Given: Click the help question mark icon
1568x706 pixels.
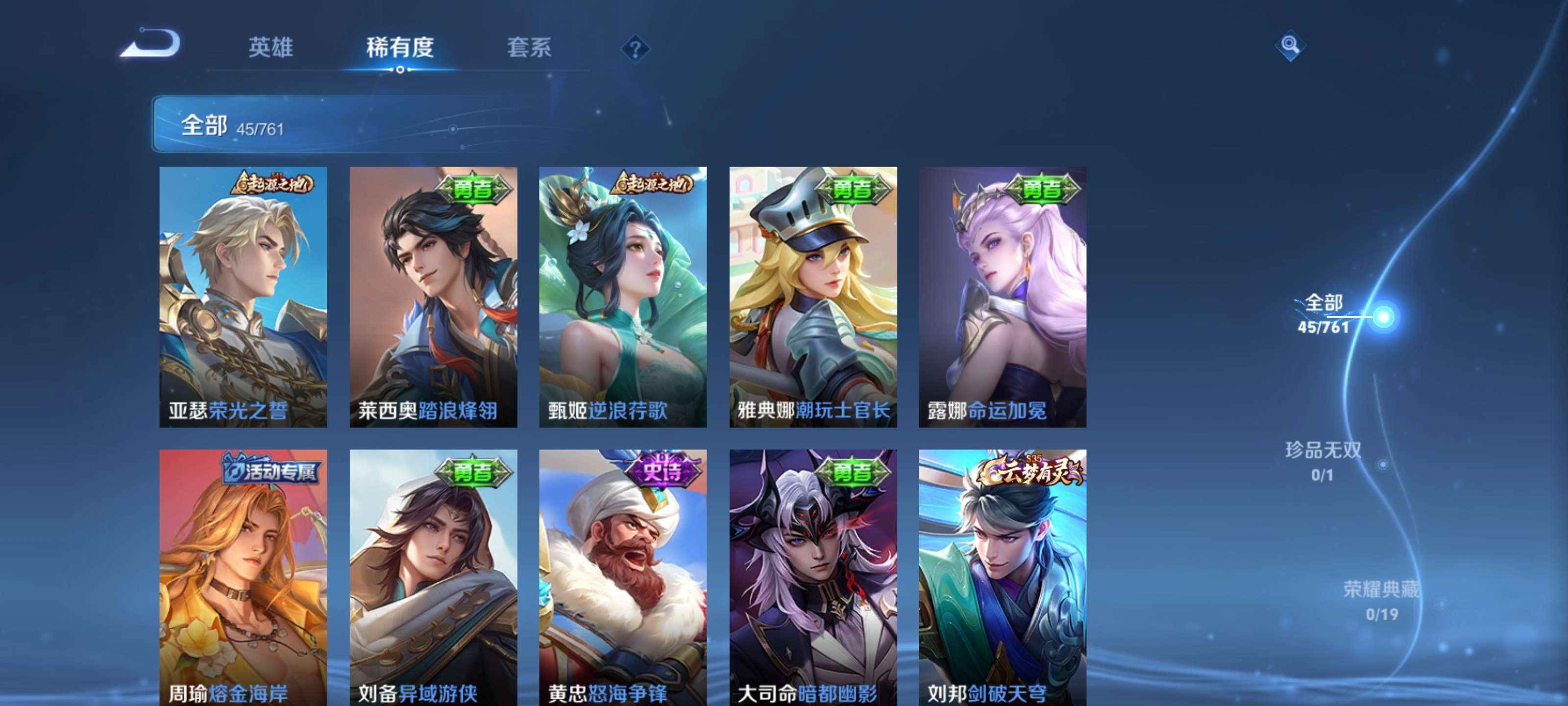Looking at the screenshot, I should (635, 50).
